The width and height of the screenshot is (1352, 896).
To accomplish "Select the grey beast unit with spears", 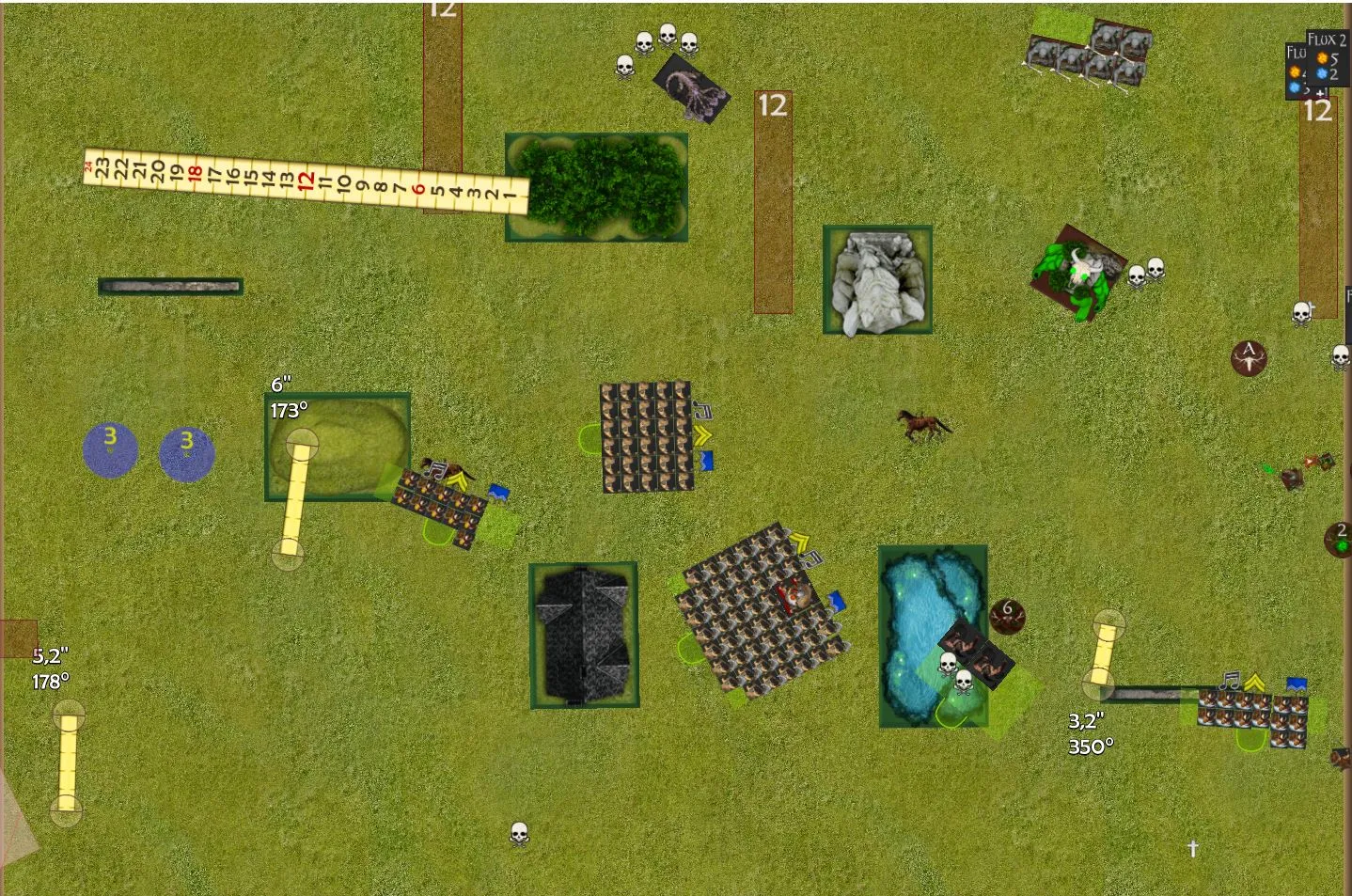I will pyautogui.click(x=1091, y=55).
